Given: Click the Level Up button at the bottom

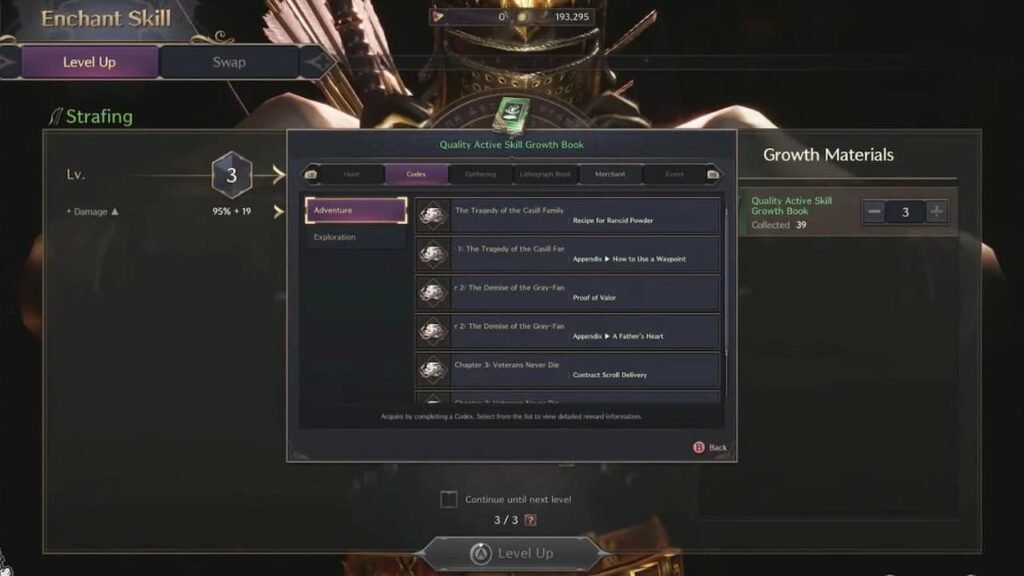Looking at the screenshot, I should click(514, 553).
